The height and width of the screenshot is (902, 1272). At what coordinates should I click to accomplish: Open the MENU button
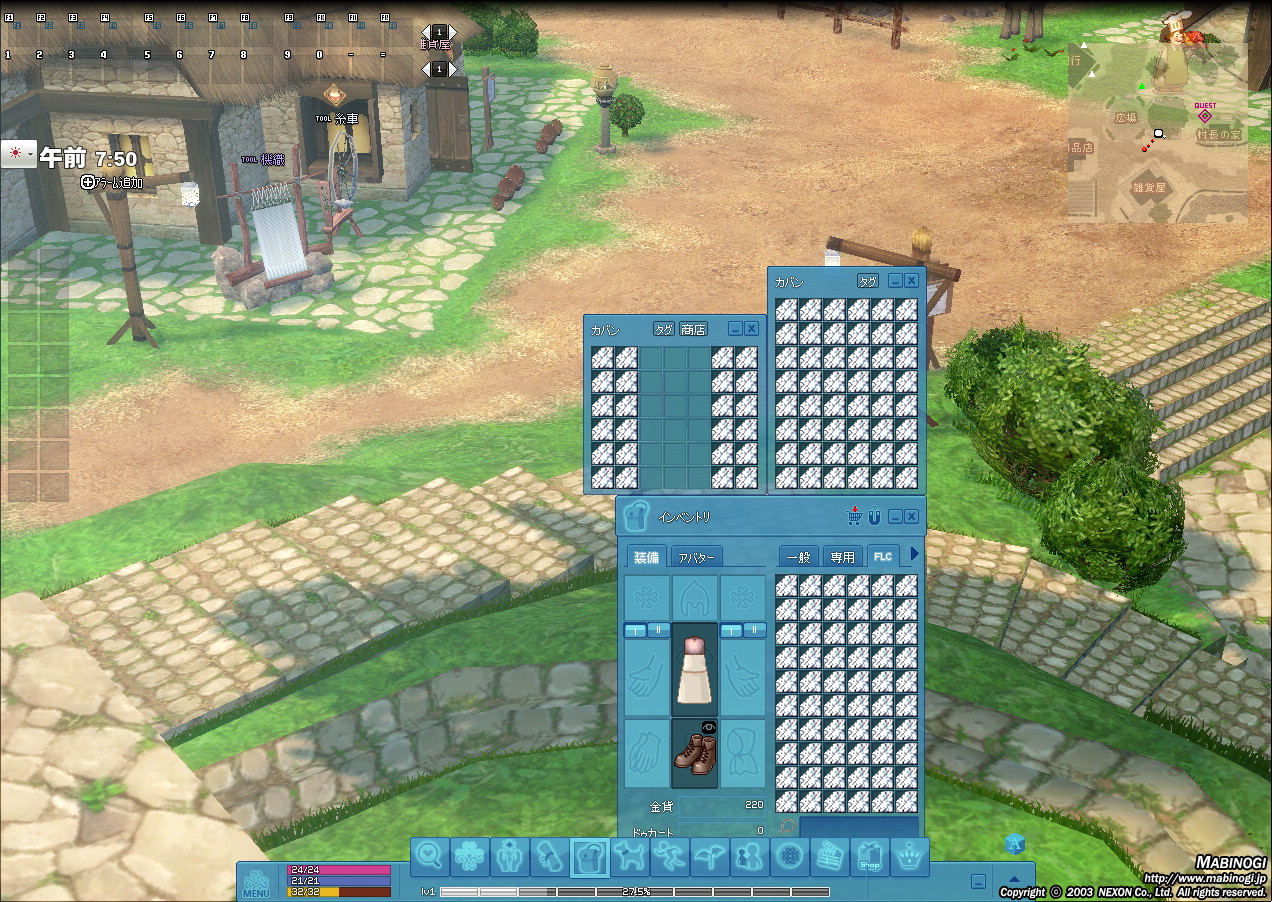coord(256,882)
